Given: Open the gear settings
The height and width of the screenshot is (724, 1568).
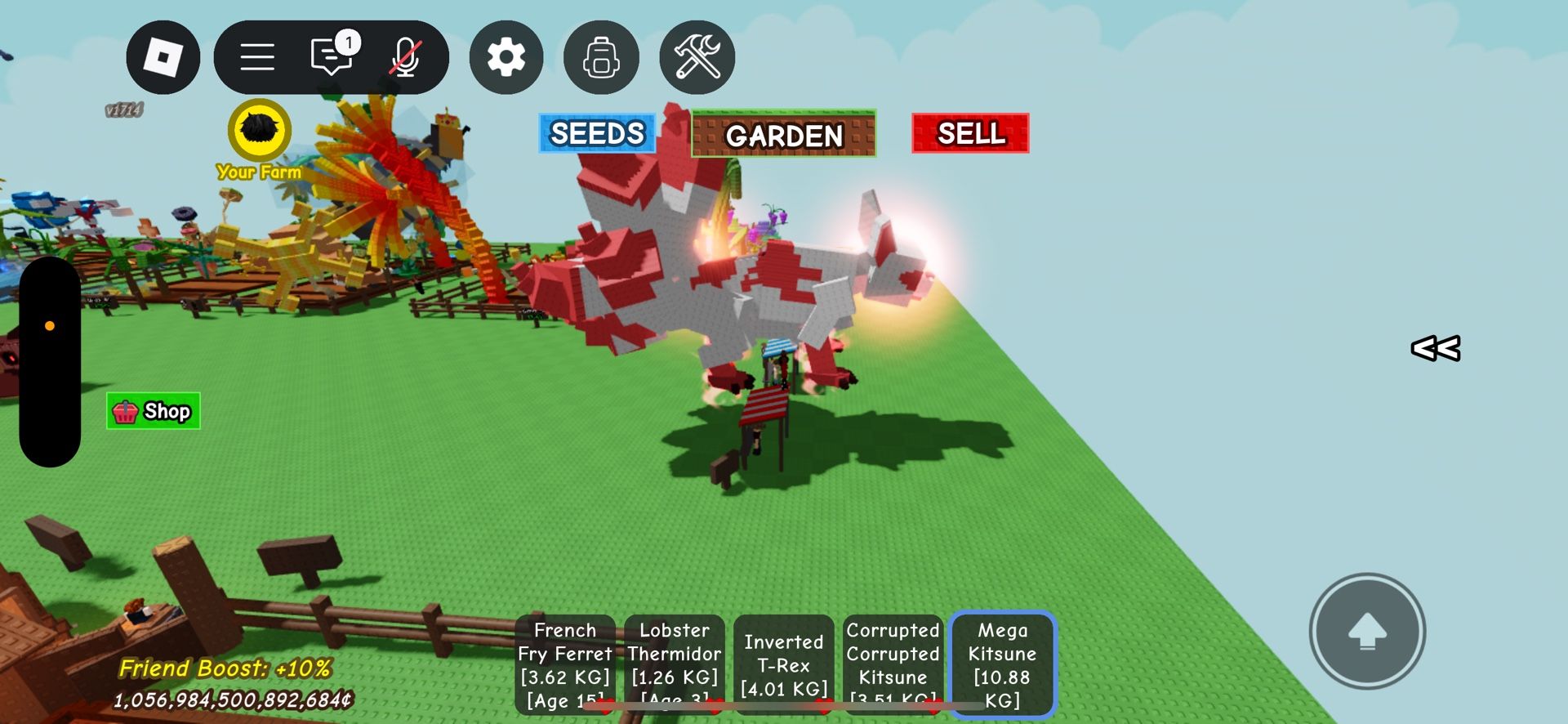Looking at the screenshot, I should 506,57.
